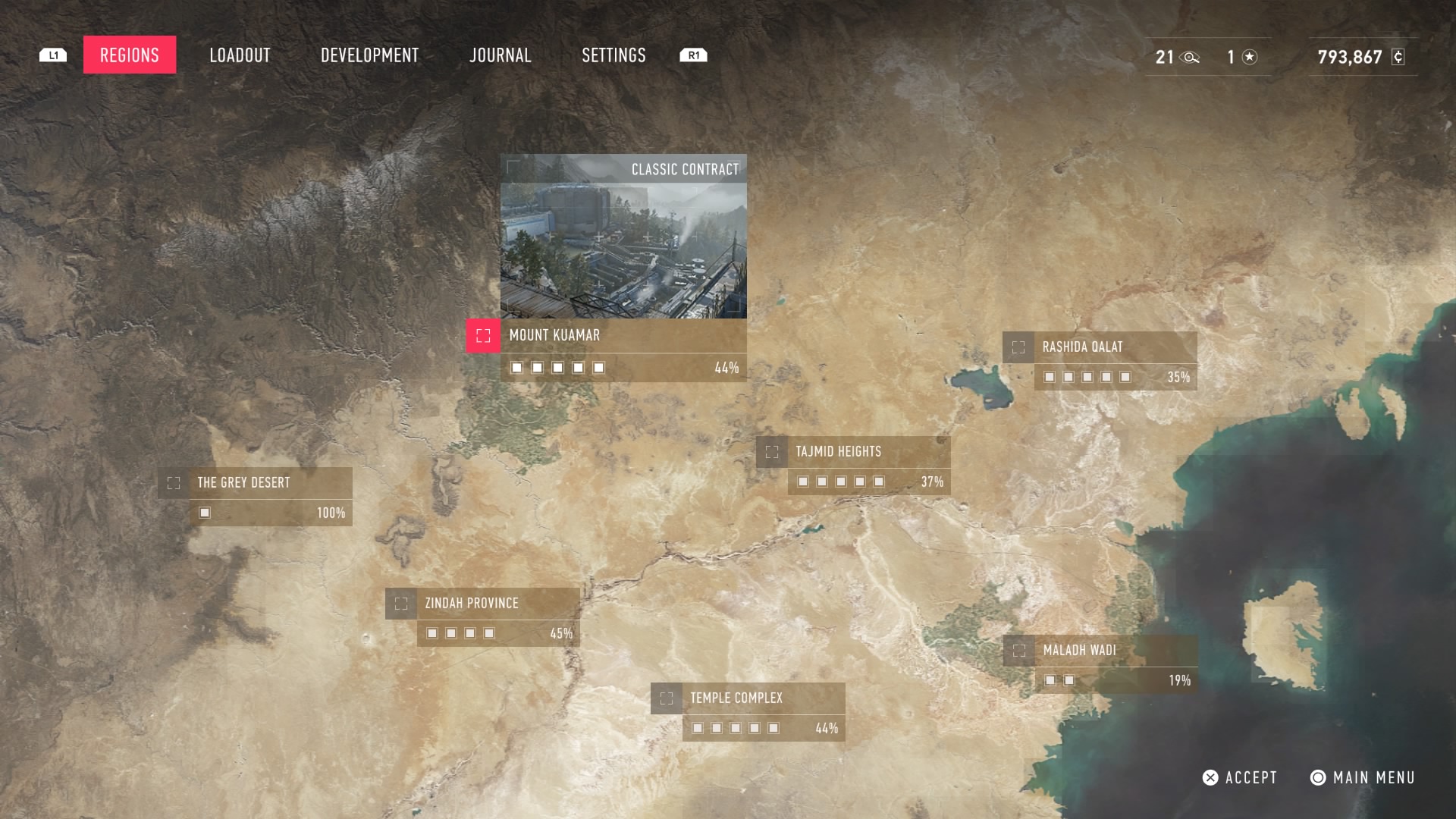1456x819 pixels.
Task: Return to the Main Menu
Action: (x=1363, y=778)
